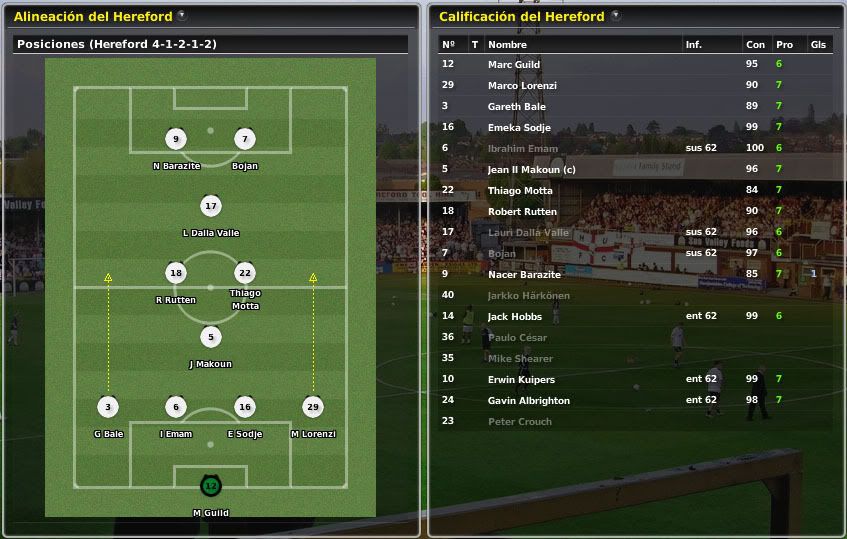The height and width of the screenshot is (539, 847).
Task: Select the number 18 R Rutten token
Action: pos(177,273)
